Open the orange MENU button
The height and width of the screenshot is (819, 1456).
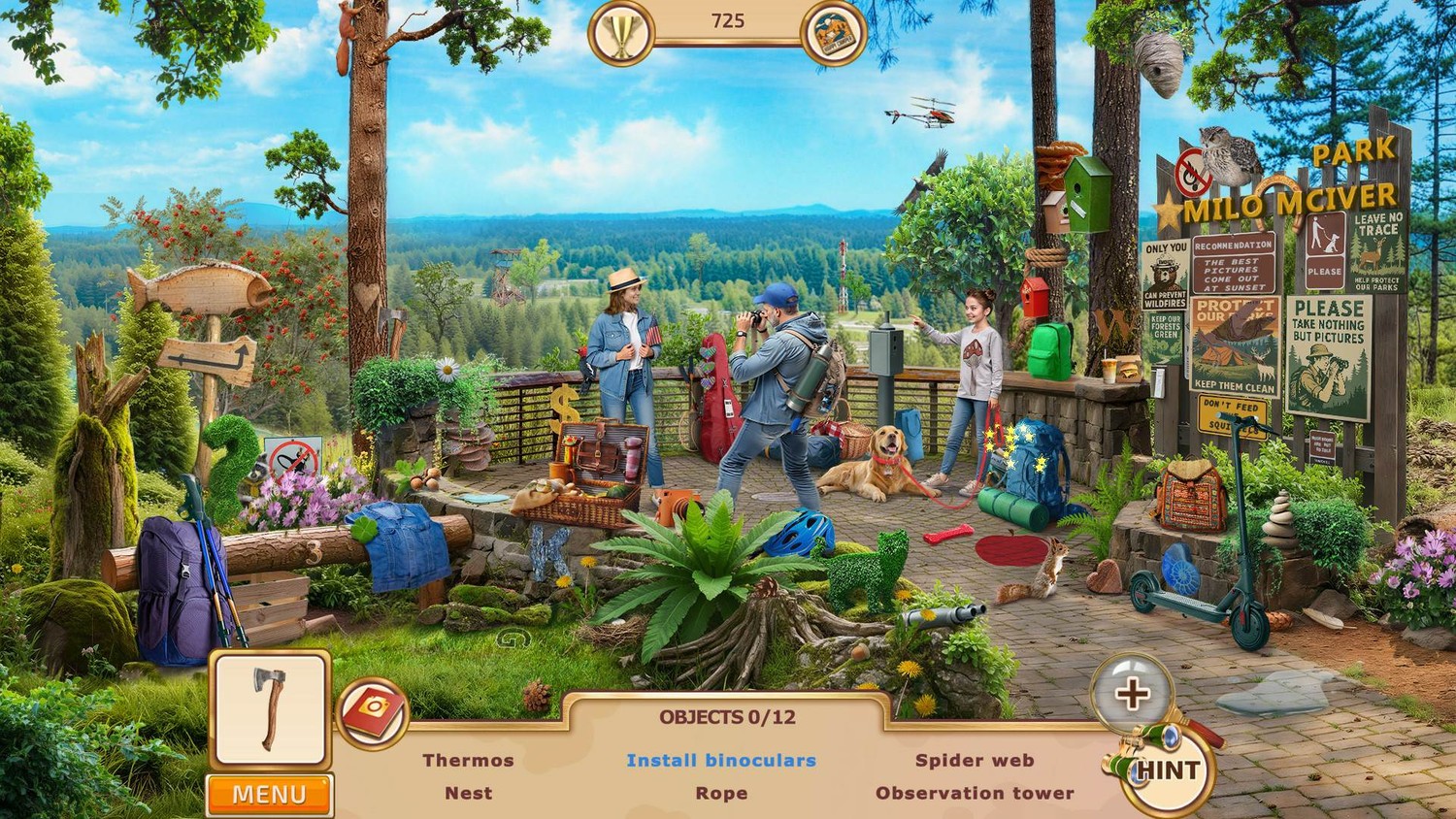pos(269,795)
